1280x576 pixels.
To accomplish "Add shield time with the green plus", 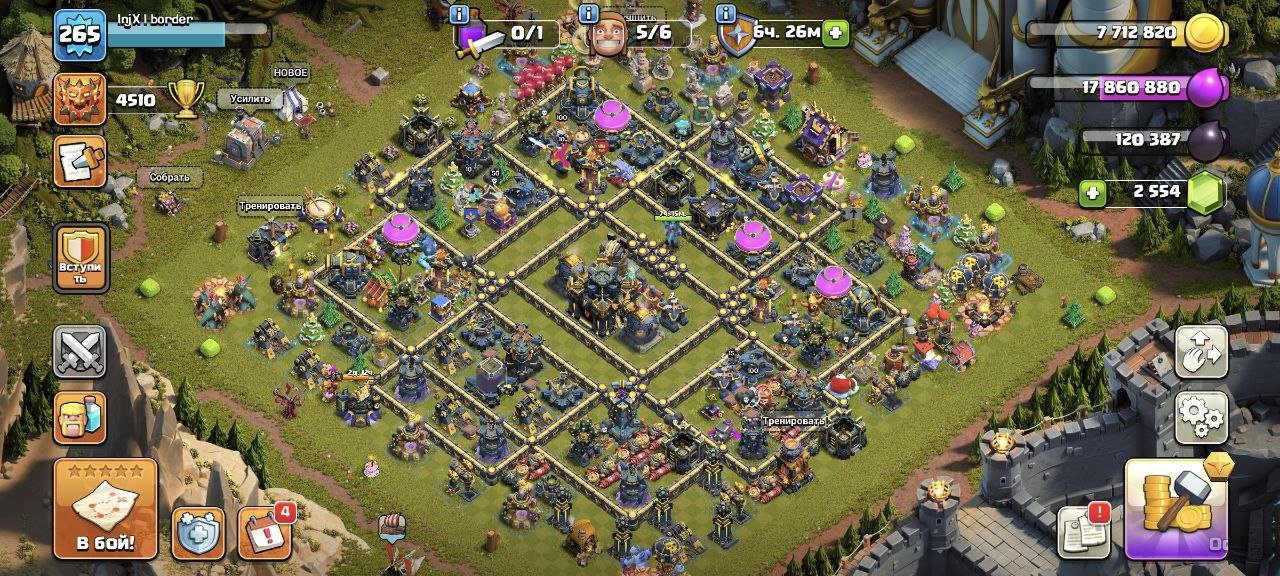I will click(835, 33).
